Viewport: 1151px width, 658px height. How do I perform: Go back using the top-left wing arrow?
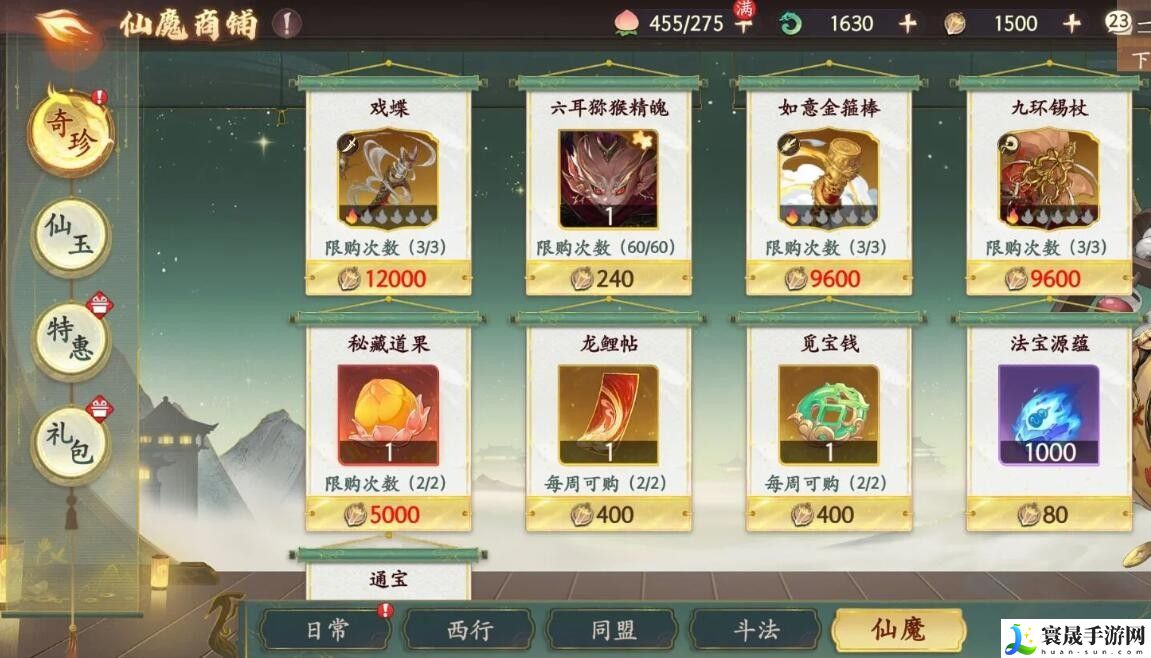68,24
